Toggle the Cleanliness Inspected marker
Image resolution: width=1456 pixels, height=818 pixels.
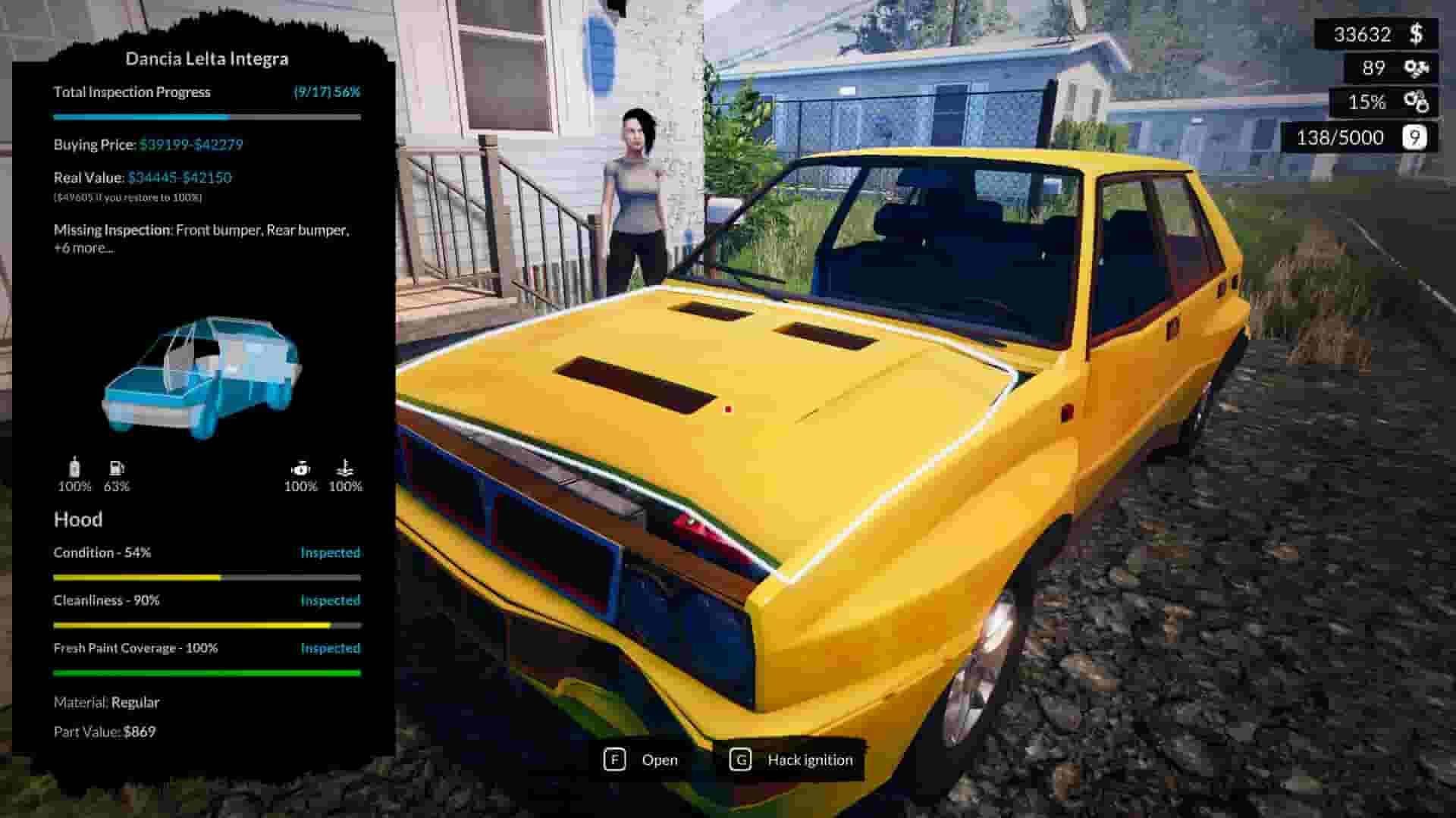[x=331, y=600]
